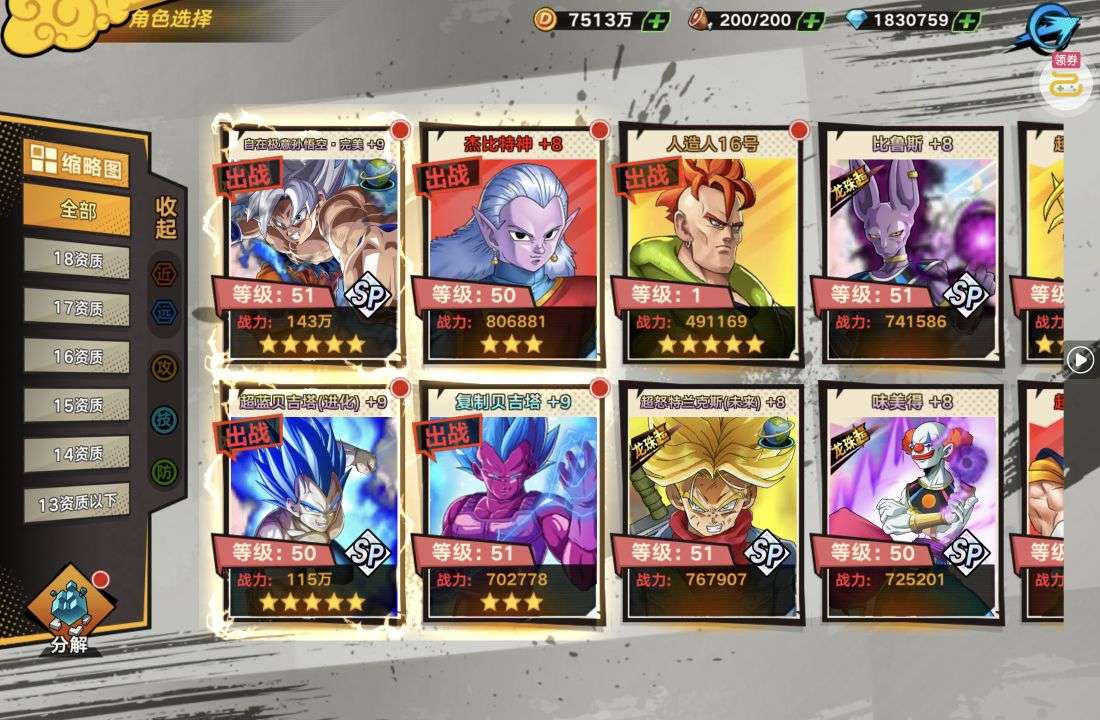The image size is (1100, 720).
Task: Select the 超怒特兰克斯(未来) card
Action: click(711, 500)
